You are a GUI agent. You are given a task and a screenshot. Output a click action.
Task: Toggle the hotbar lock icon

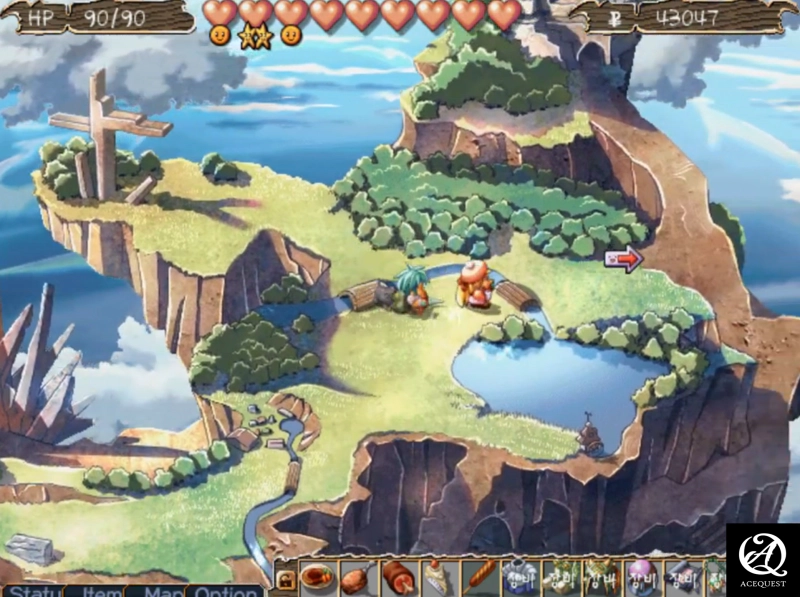285,579
